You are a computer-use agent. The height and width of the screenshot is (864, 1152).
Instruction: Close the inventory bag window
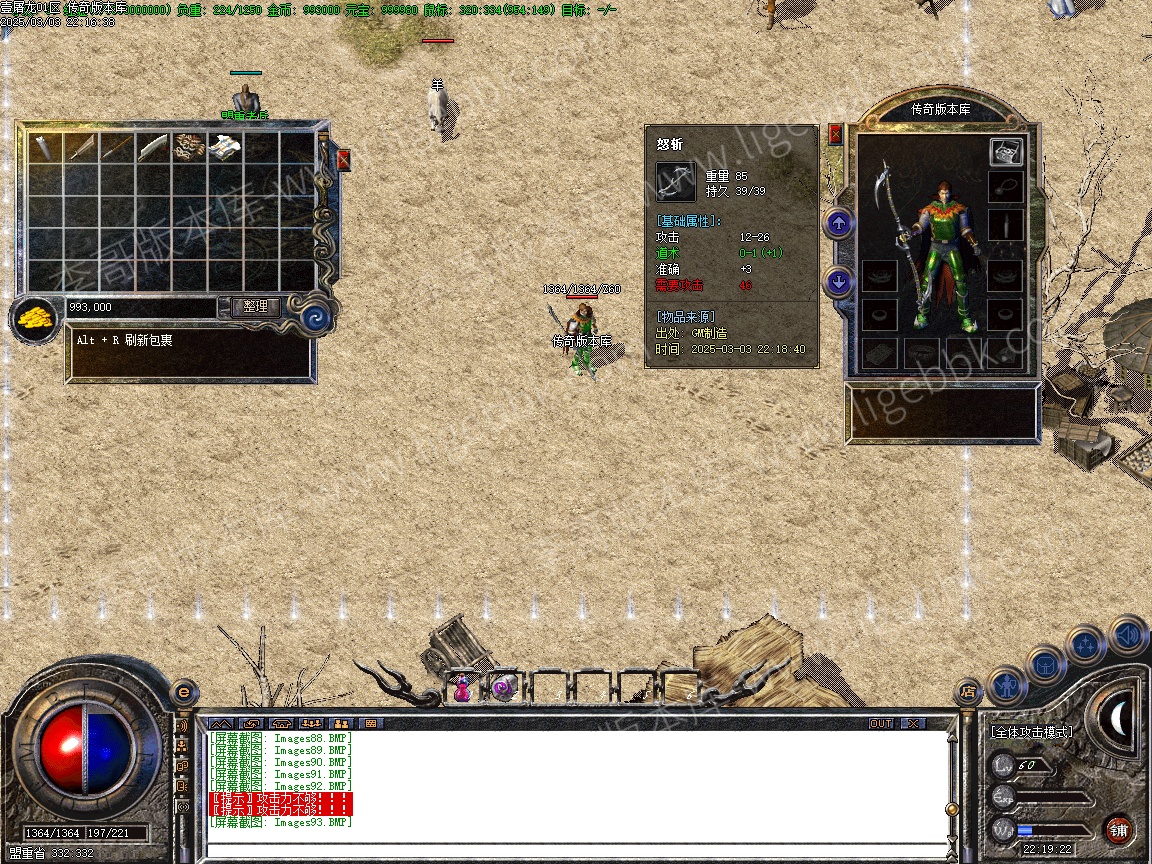coord(344,159)
